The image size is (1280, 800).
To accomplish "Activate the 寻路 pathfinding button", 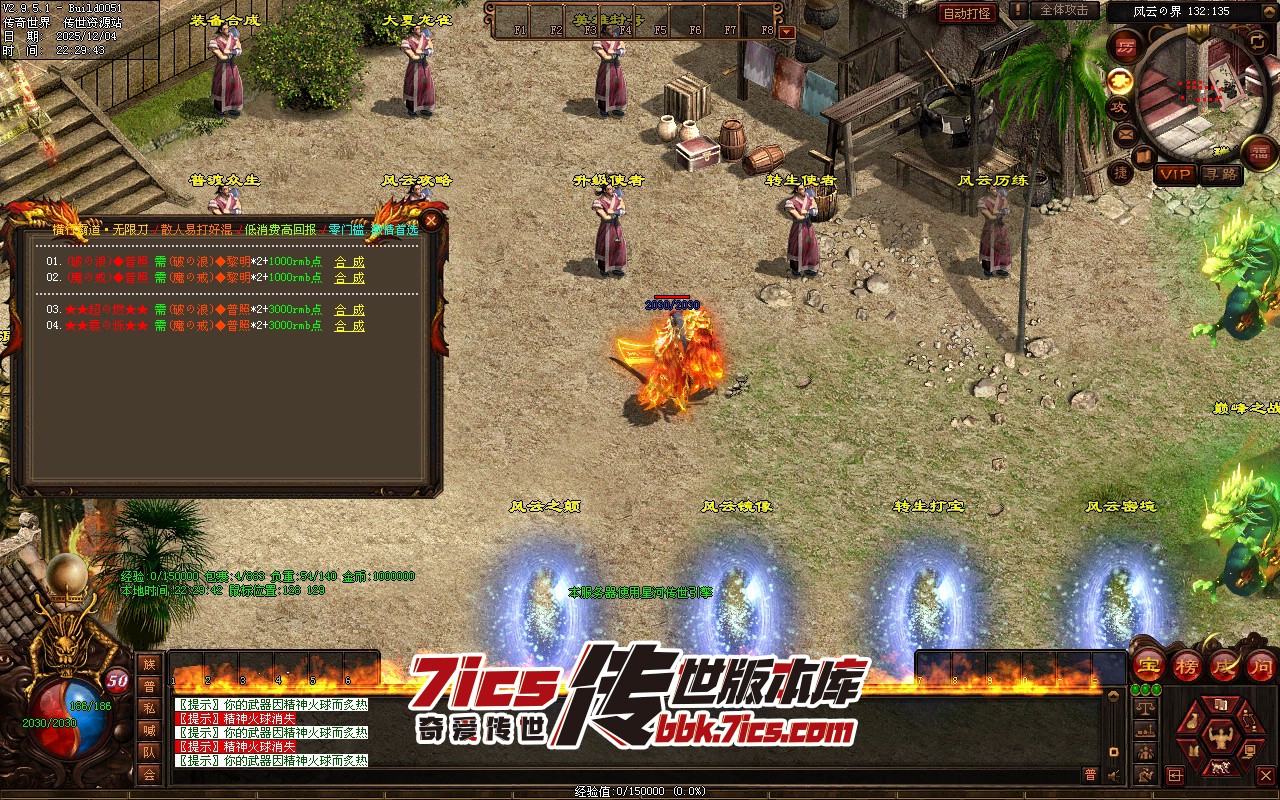I will click(1219, 174).
